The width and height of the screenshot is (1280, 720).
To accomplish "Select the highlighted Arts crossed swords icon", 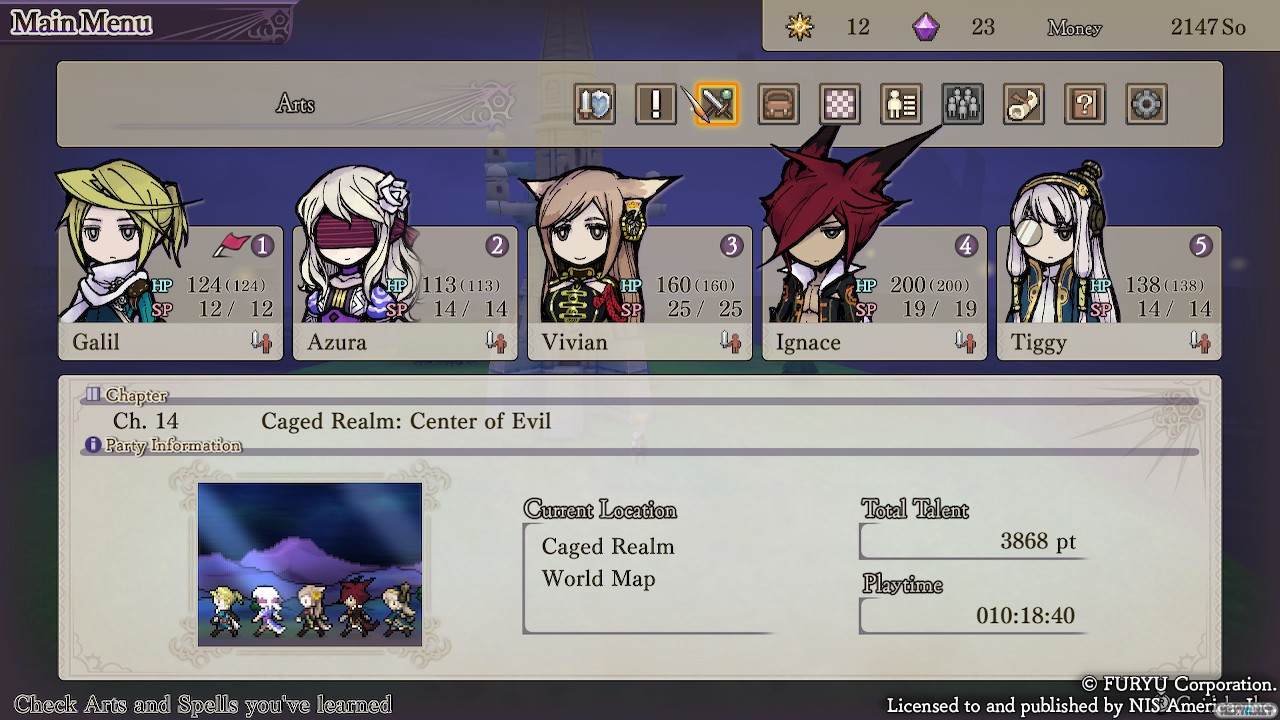I will [717, 104].
